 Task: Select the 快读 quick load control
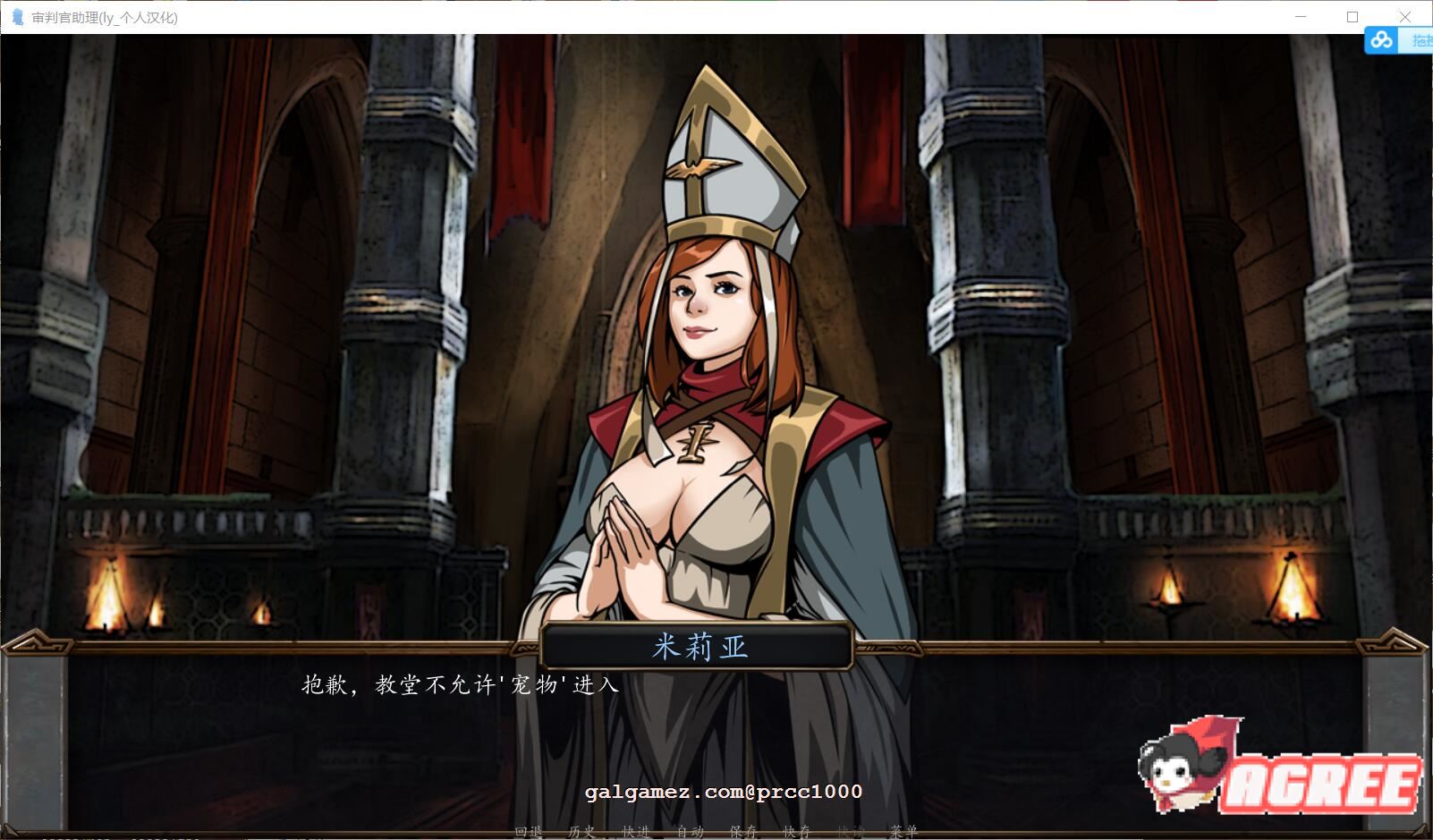(849, 831)
